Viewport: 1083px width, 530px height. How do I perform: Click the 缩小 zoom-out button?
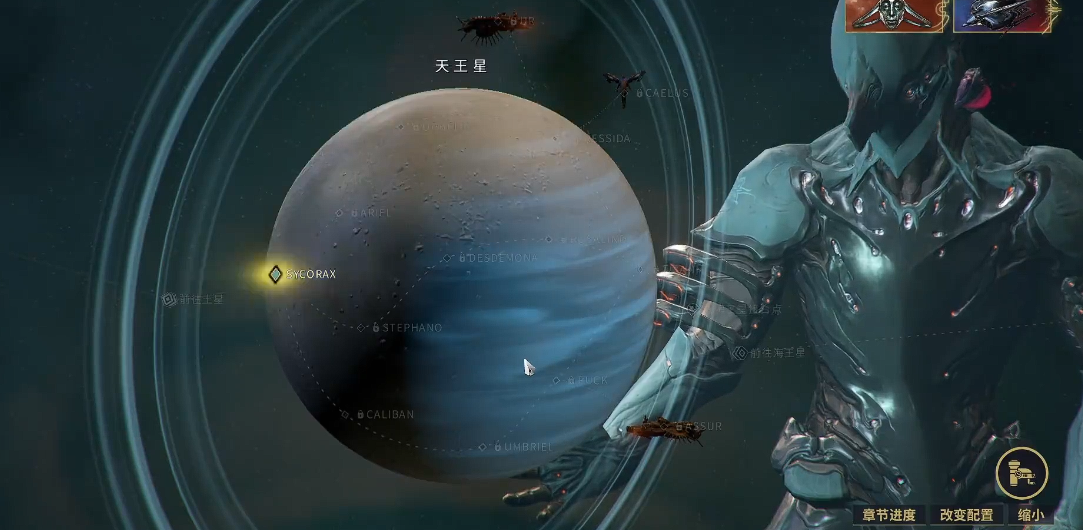point(1032,516)
